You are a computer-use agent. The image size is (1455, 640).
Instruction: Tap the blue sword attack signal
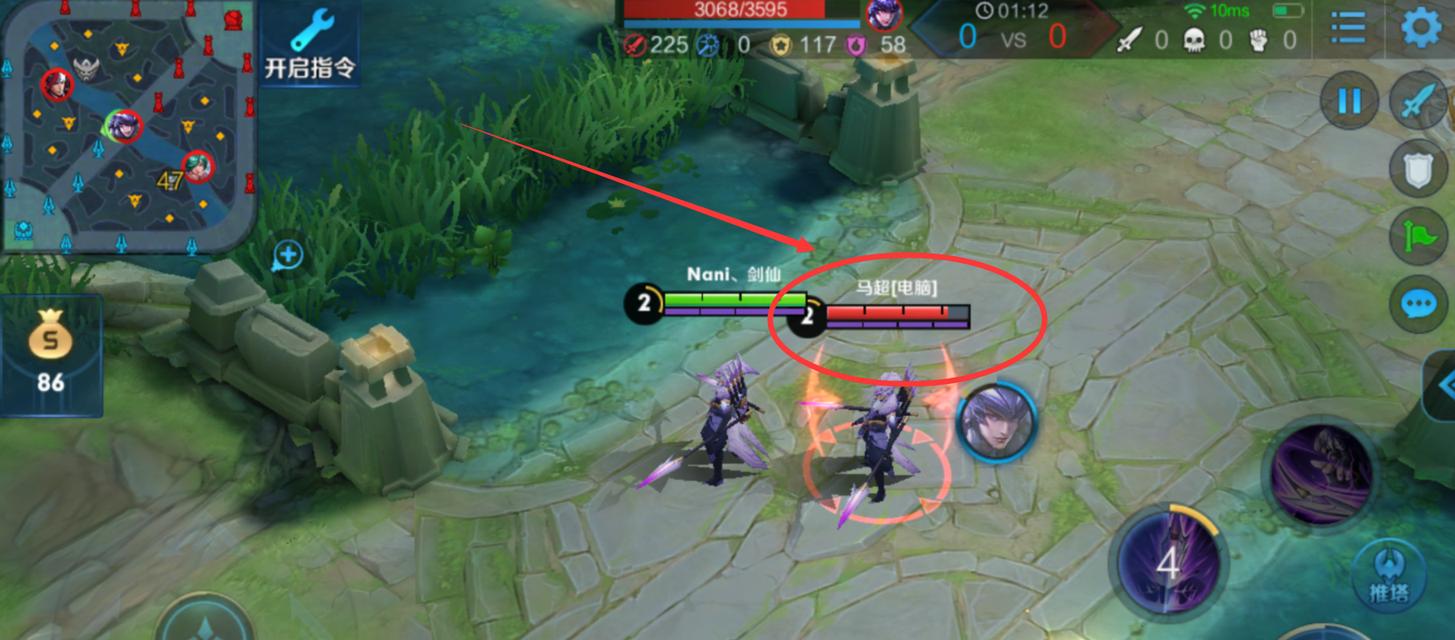click(x=1420, y=103)
